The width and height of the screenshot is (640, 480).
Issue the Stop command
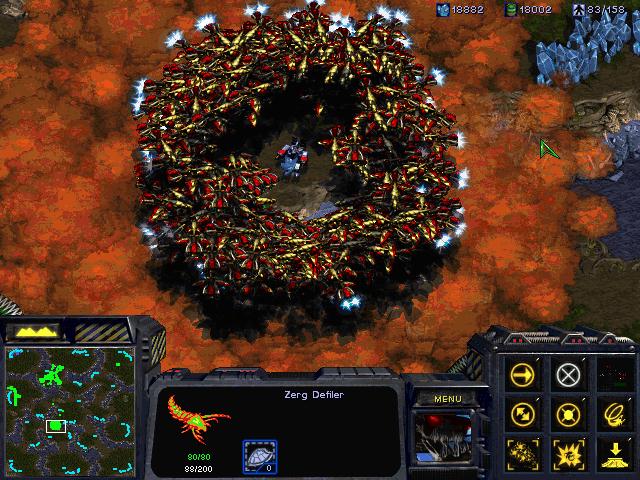pos(568,375)
